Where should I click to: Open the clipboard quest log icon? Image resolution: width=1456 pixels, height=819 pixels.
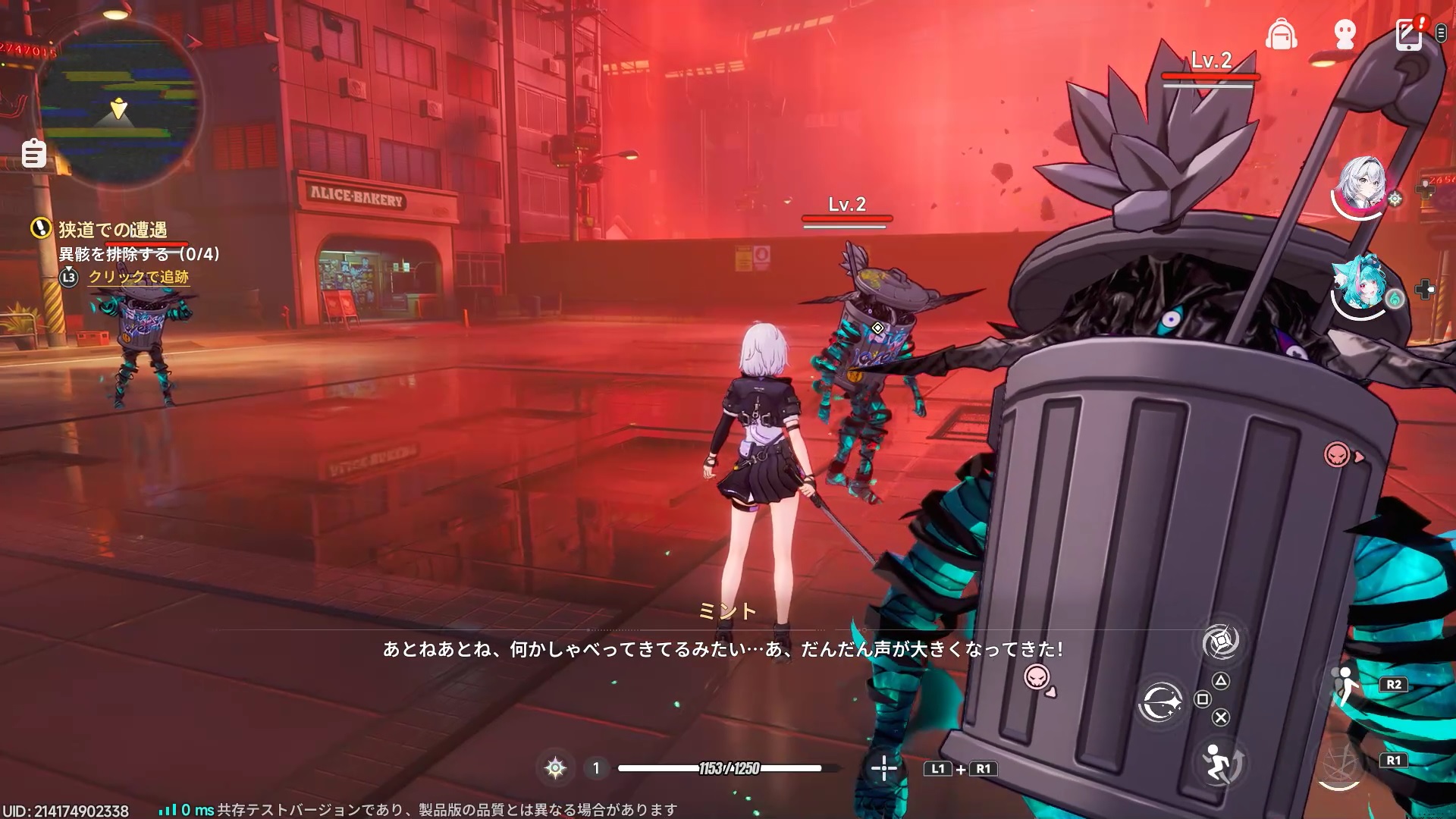[33, 154]
